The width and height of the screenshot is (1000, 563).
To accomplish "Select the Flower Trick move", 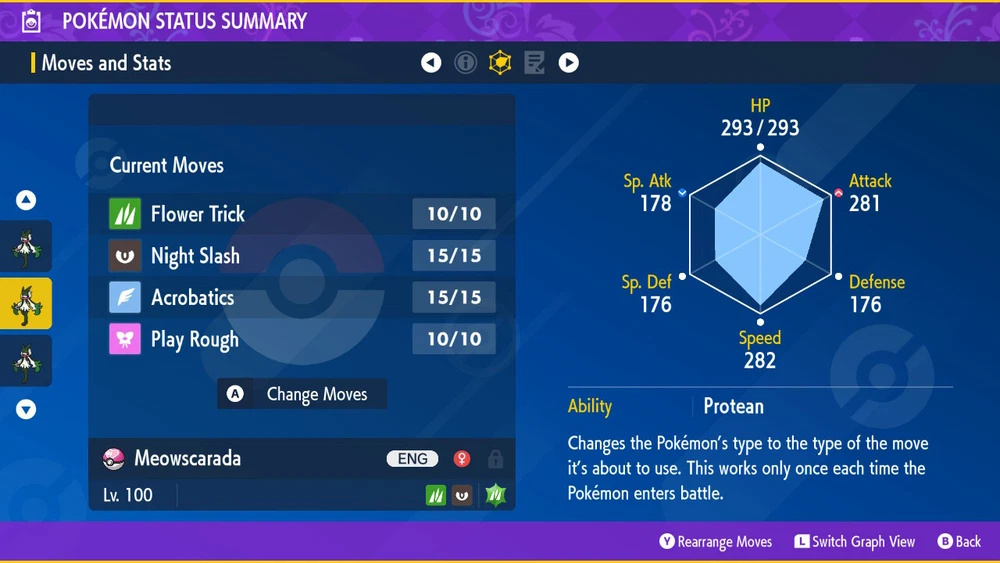I will tap(301, 214).
